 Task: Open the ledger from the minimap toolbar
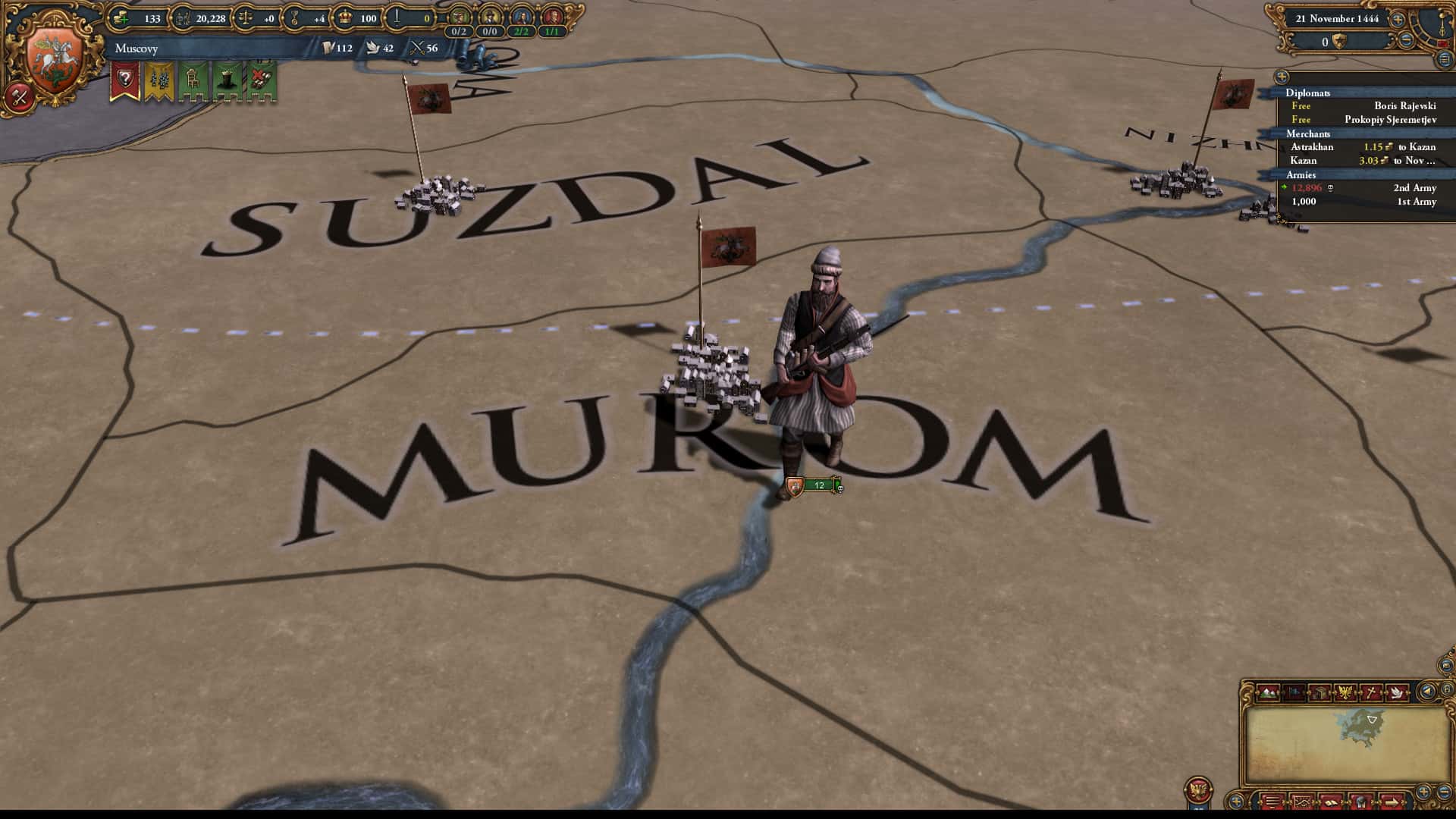[1303, 803]
